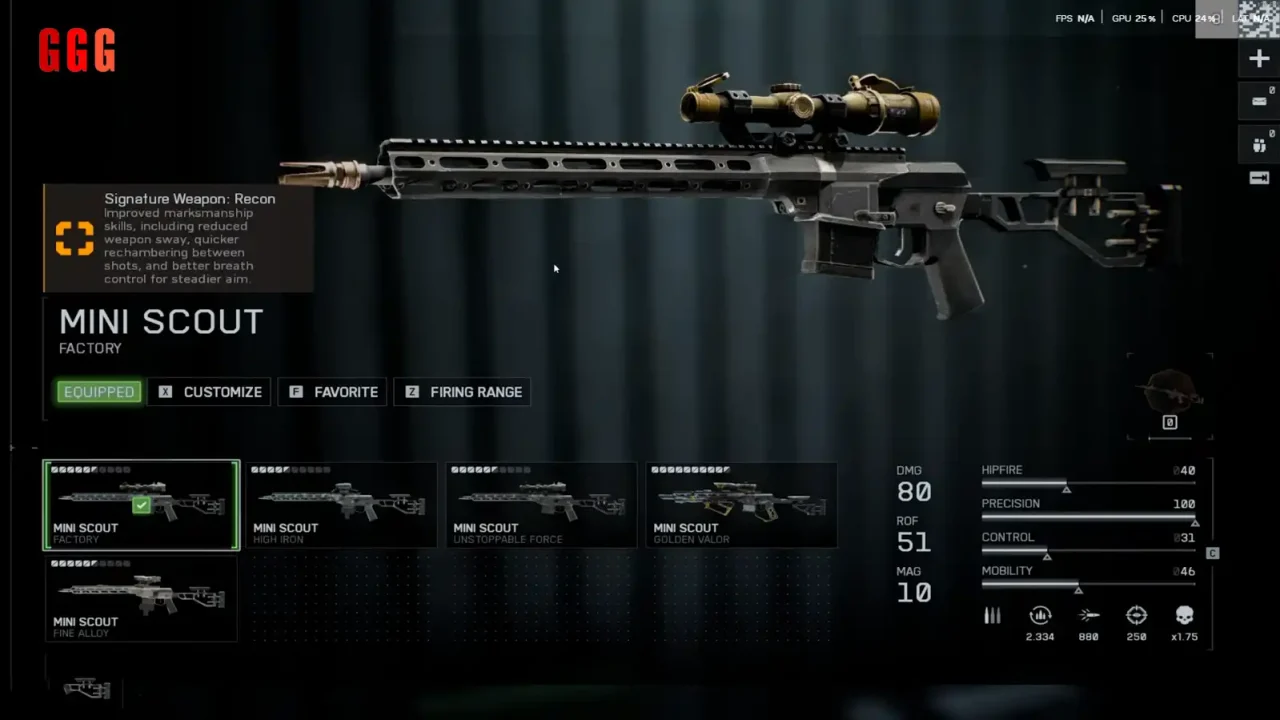Select the Mini Scout Factory variant
The width and height of the screenshot is (1280, 720).
[141, 505]
